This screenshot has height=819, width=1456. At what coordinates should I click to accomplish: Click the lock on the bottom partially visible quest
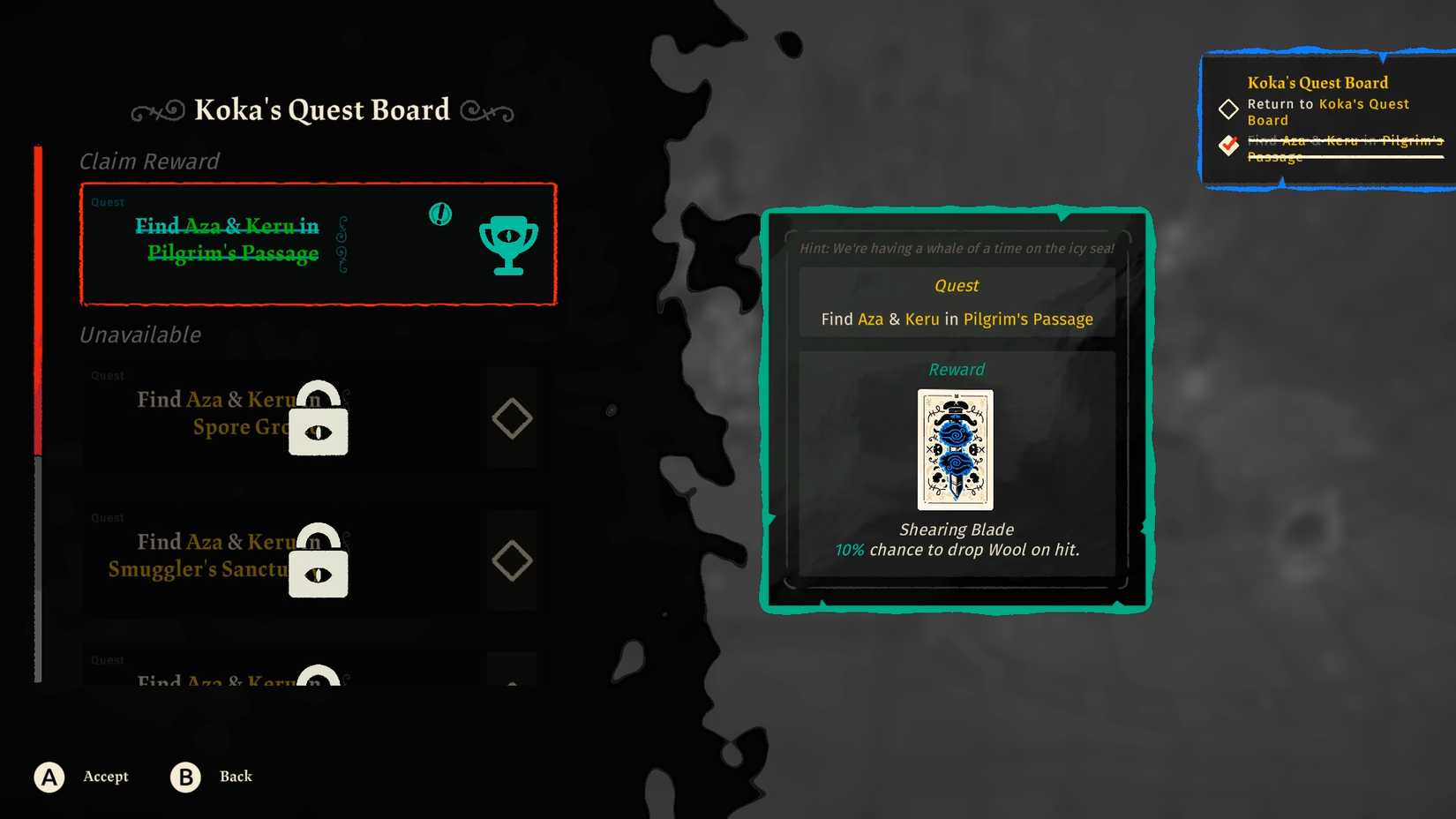[318, 680]
